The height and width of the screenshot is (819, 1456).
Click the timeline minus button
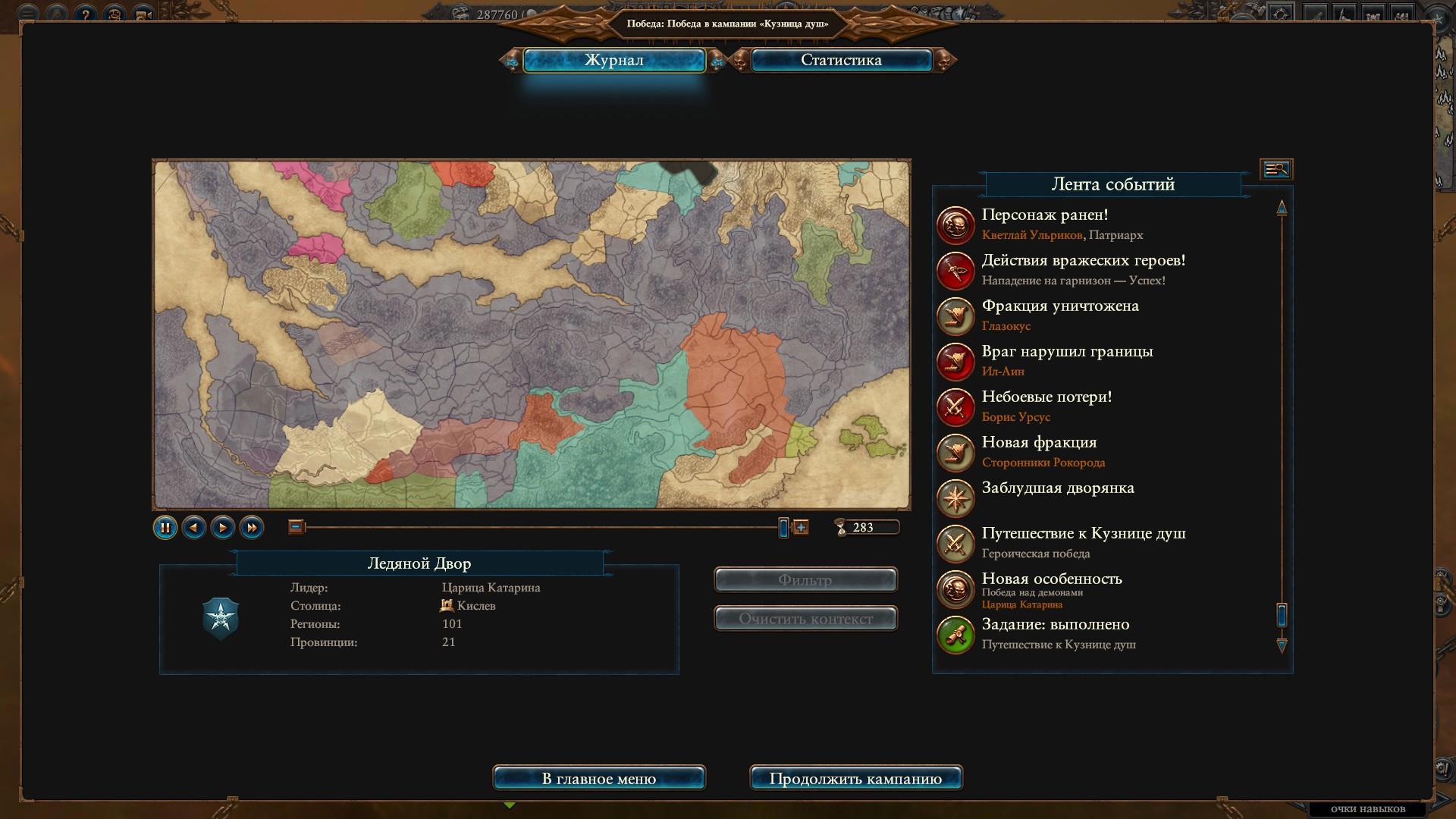tap(296, 527)
